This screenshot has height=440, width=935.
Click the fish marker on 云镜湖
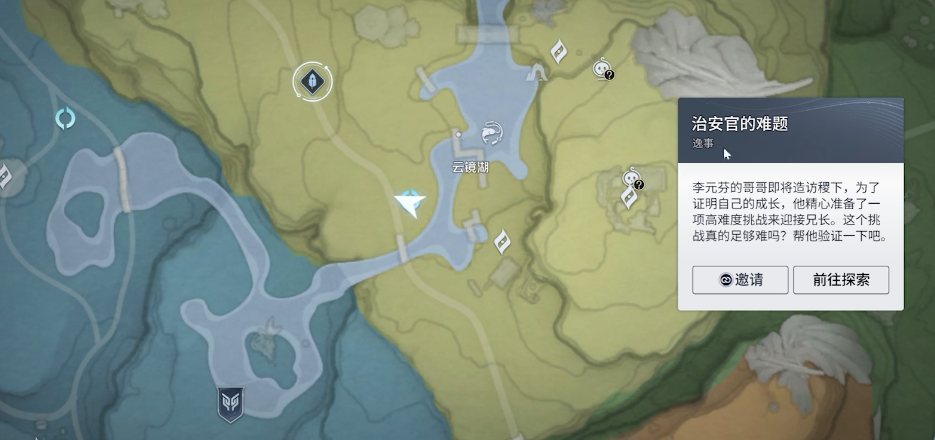(x=491, y=132)
